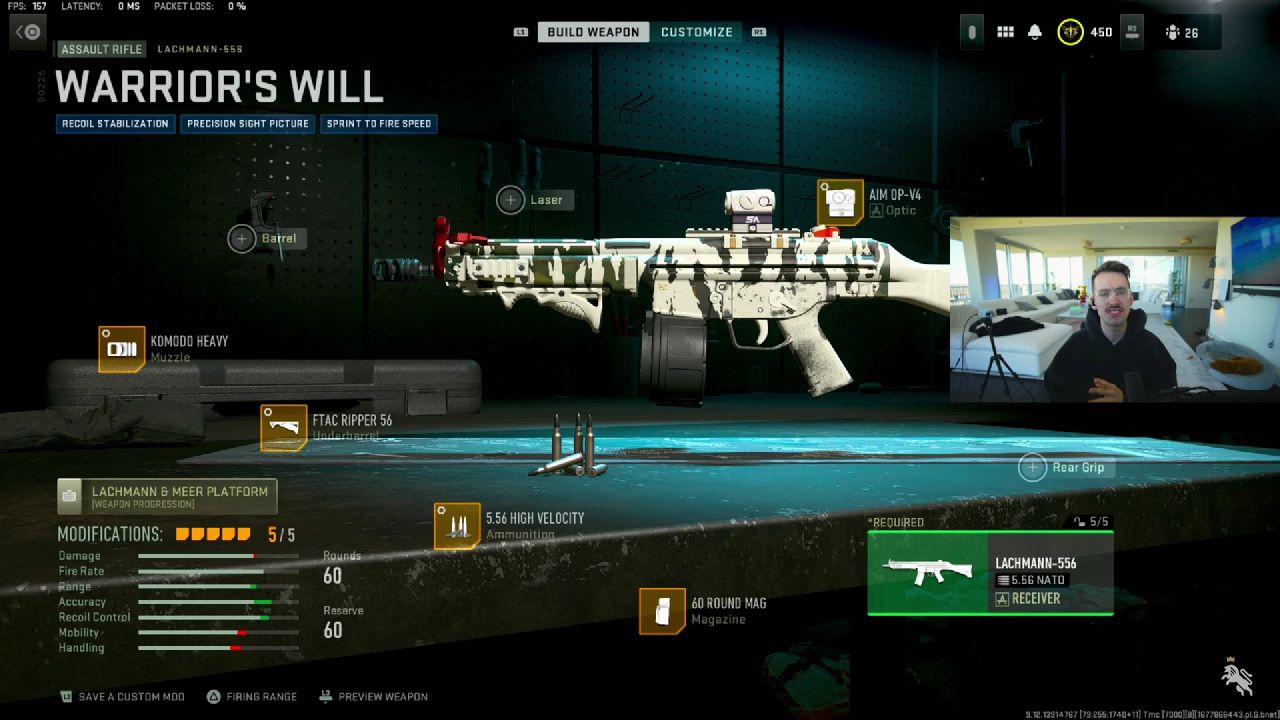Expand the Assault Rifle class label
This screenshot has width=1280, height=720.
click(x=100, y=48)
